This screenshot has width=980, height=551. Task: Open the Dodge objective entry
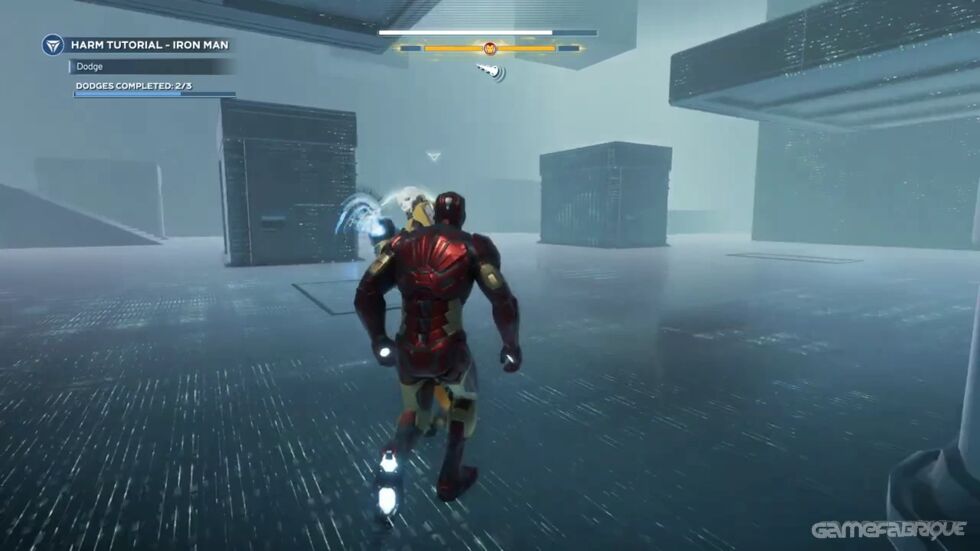[90, 67]
